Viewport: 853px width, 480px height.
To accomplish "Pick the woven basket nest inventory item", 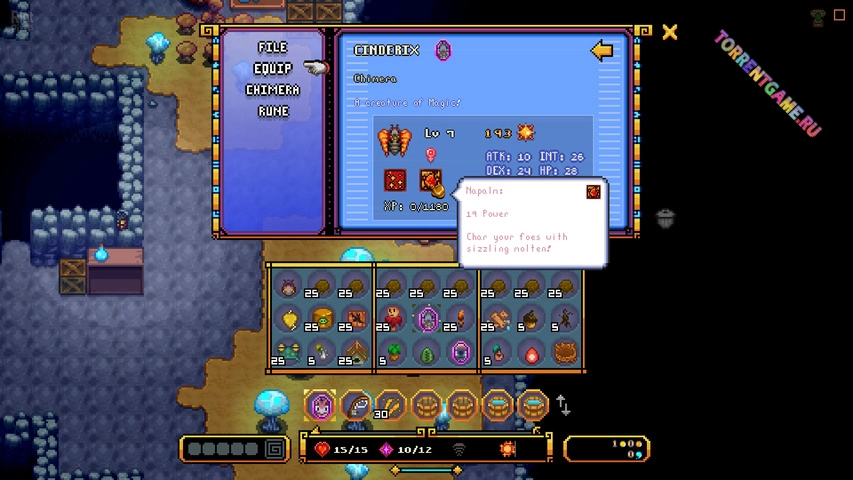I will pos(566,353).
